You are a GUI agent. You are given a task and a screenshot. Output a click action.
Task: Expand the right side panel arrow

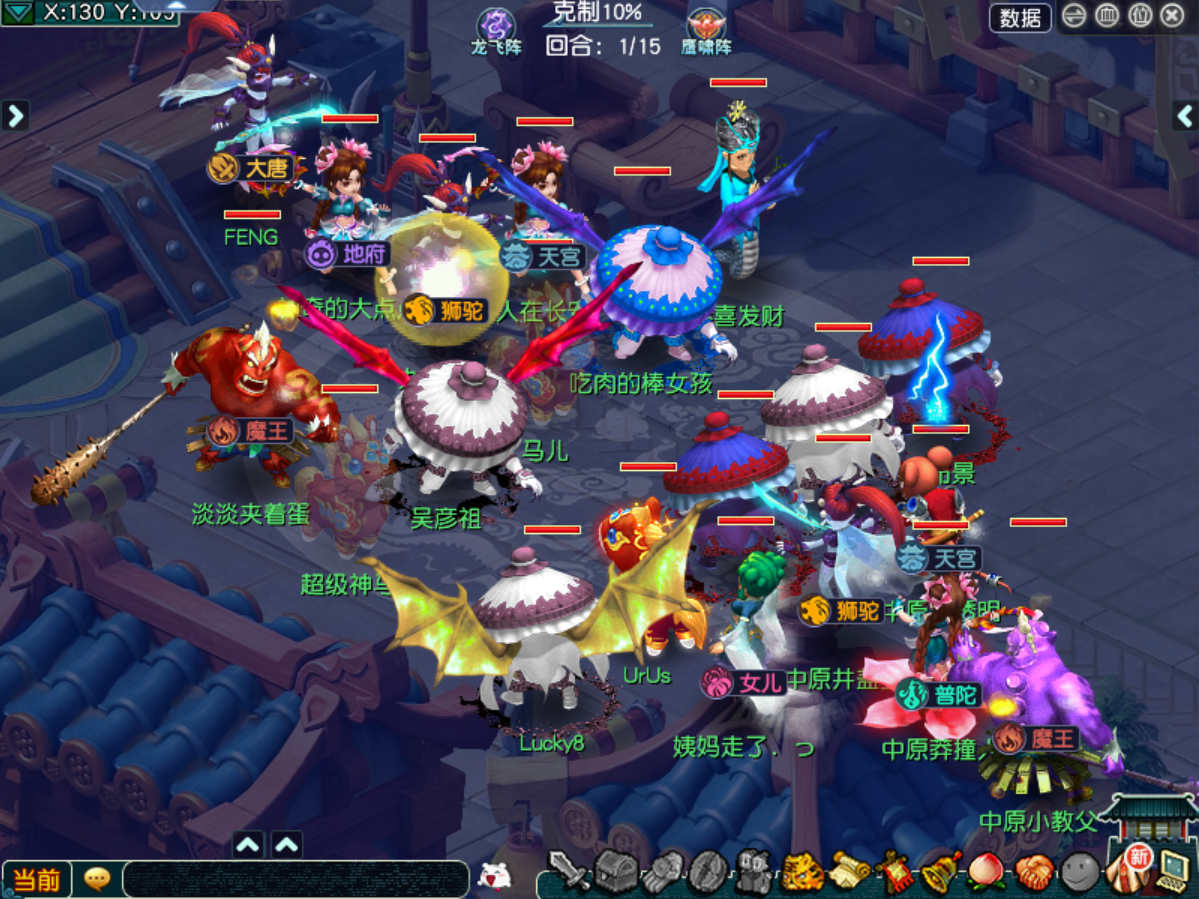[1184, 115]
